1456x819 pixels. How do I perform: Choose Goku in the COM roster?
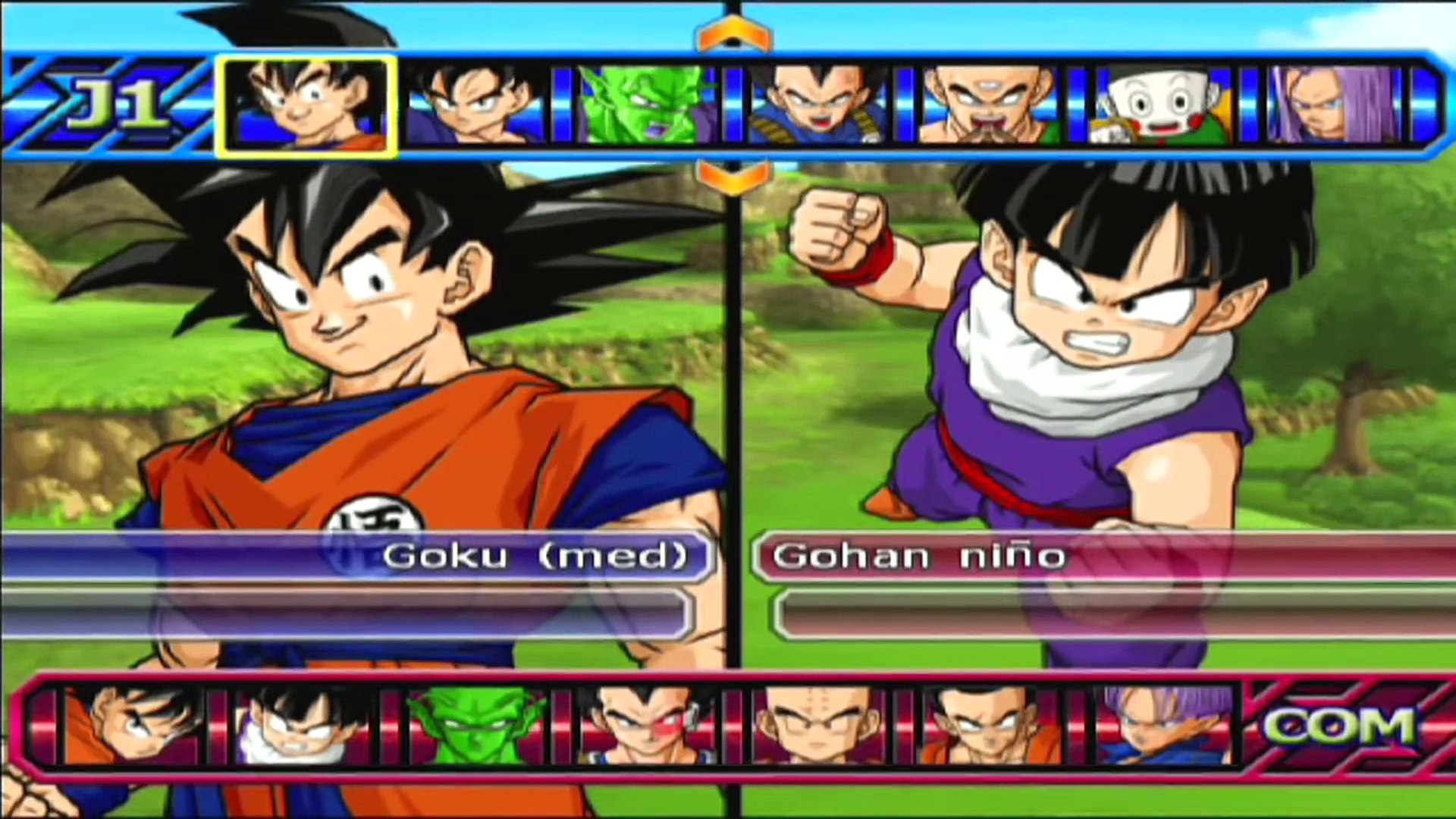tap(133, 726)
